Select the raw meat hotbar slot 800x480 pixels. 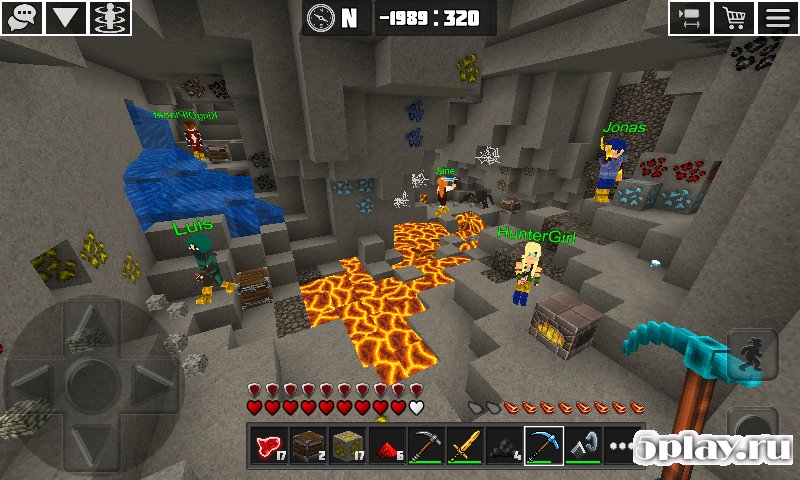[269, 445]
